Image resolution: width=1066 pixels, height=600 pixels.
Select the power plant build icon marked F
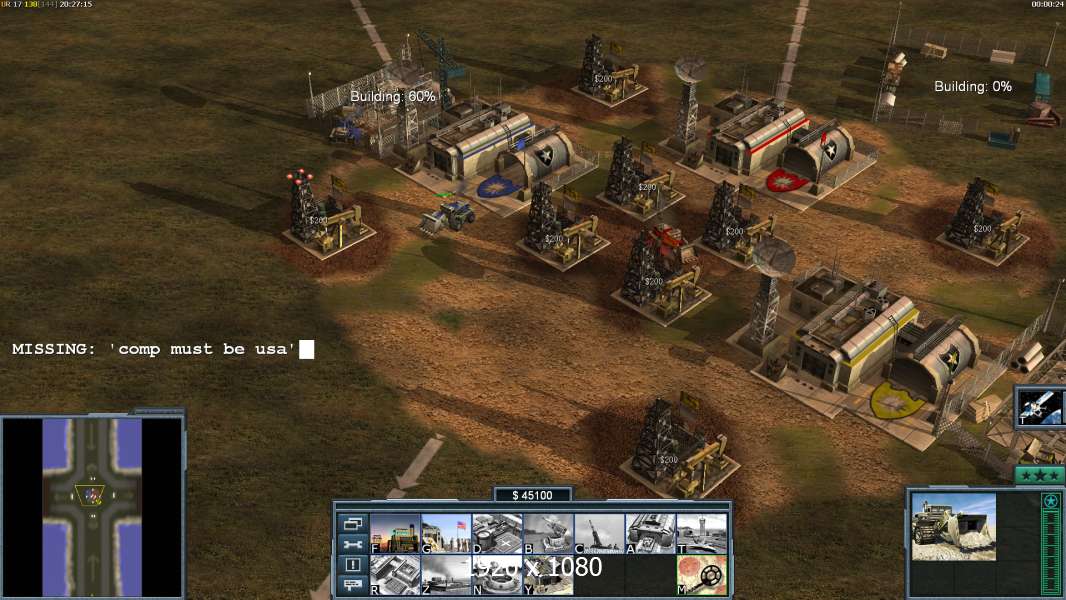tap(395, 534)
